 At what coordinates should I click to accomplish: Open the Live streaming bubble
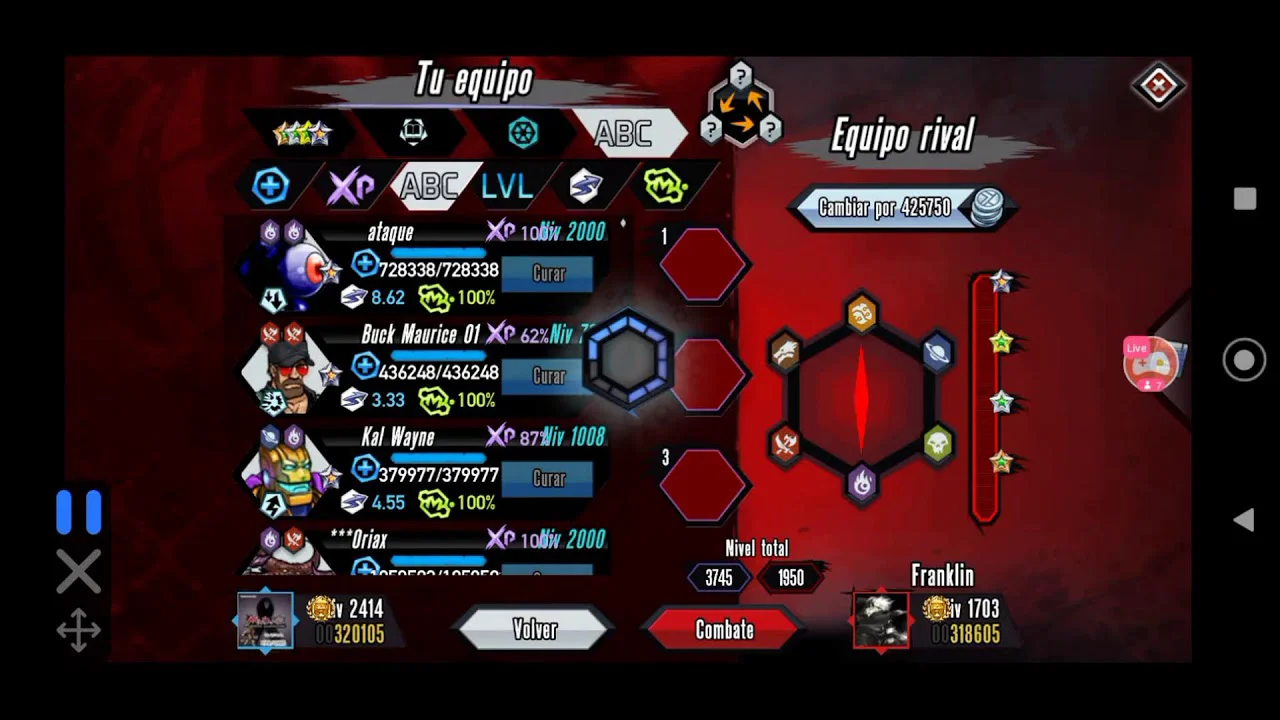[1150, 363]
